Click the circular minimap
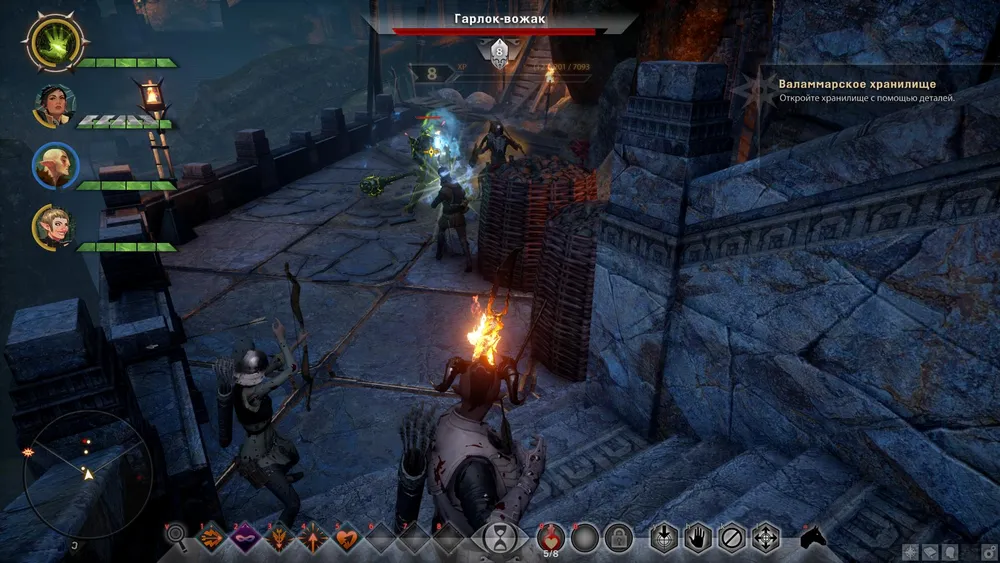Image resolution: width=1000 pixels, height=563 pixels. pyautogui.click(x=86, y=474)
